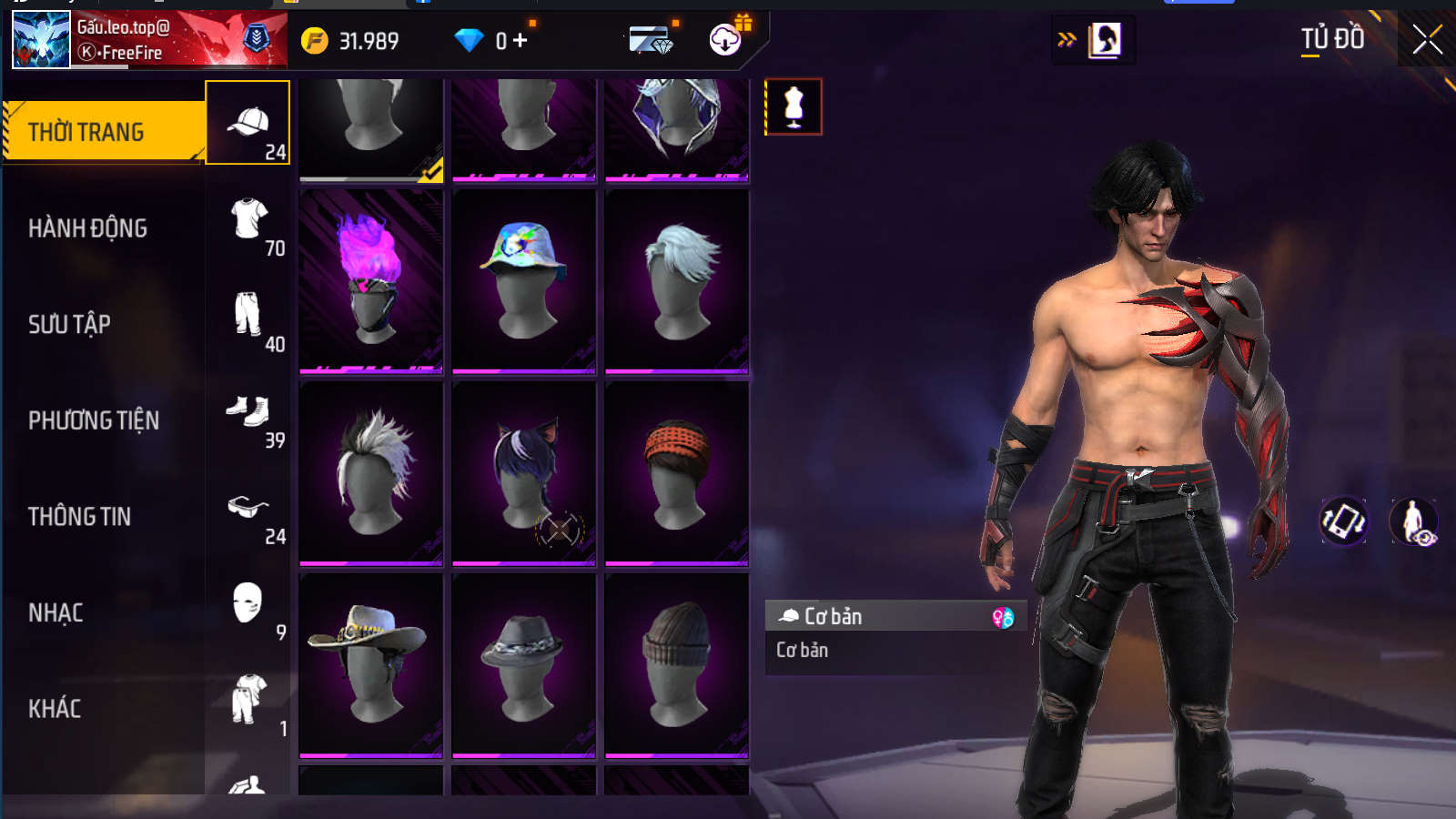This screenshot has height=819, width=1456.
Task: Open the PHƯƠNG TIỆN tab
Action: [x=94, y=420]
